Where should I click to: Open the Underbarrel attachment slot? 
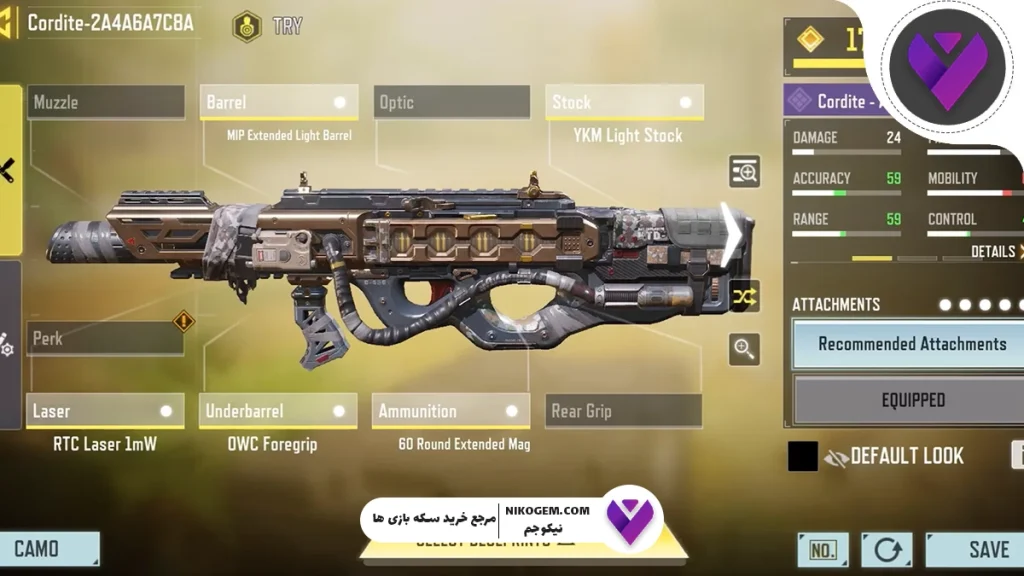coord(278,411)
